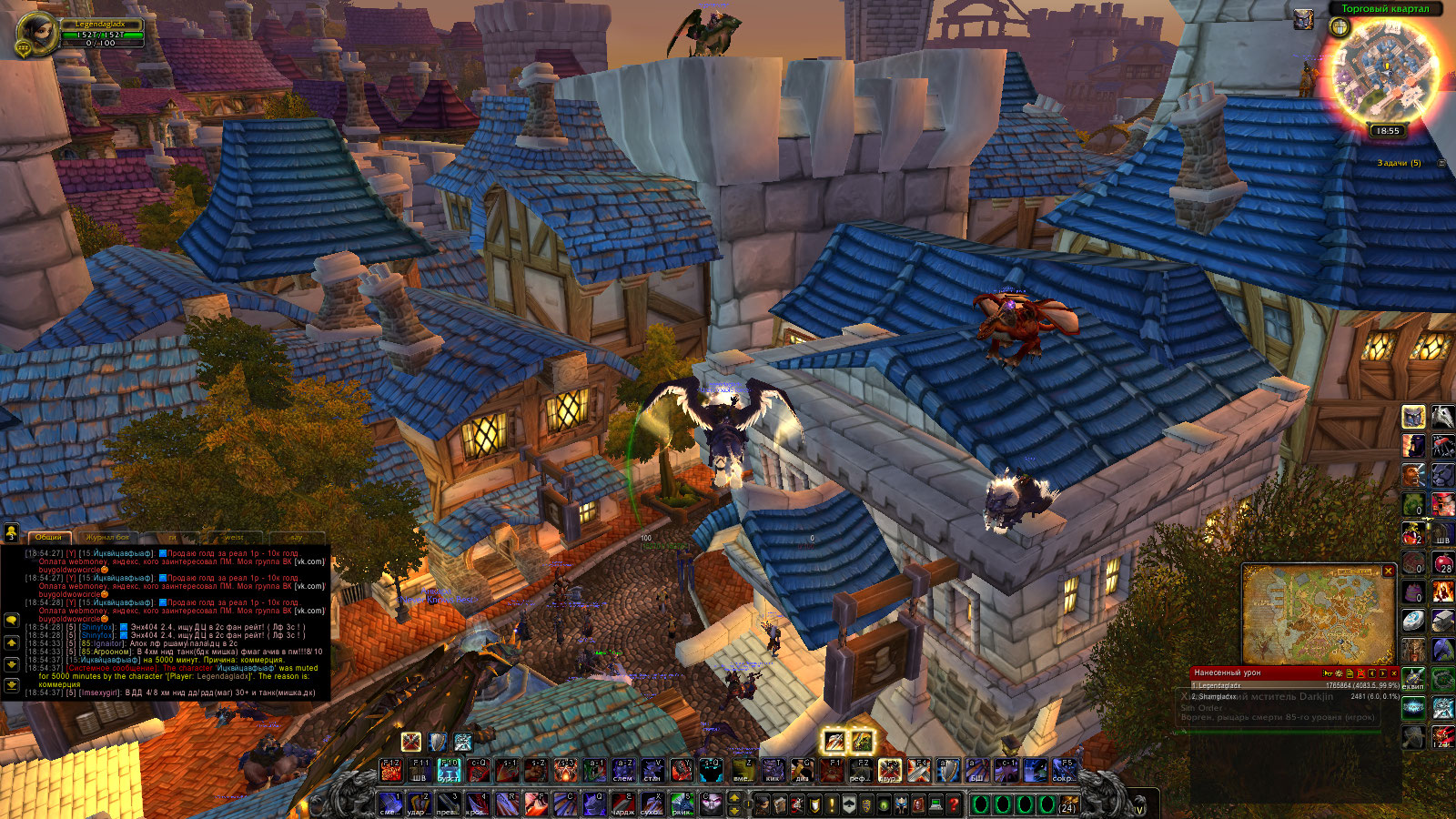Open the red question mark help button
The image size is (1456, 819).
point(953,804)
